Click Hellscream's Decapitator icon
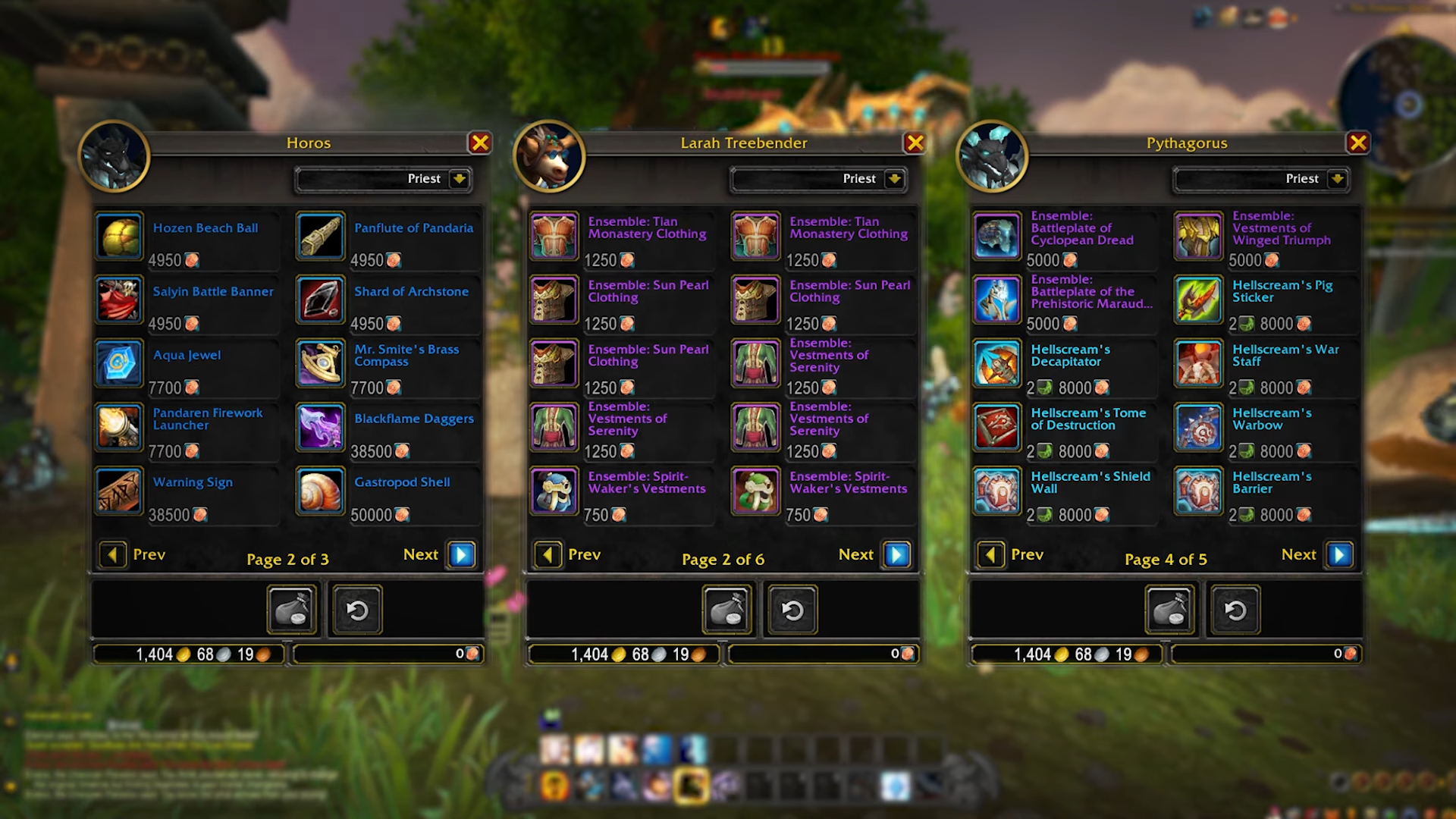The image size is (1456, 819). pyautogui.click(x=996, y=363)
